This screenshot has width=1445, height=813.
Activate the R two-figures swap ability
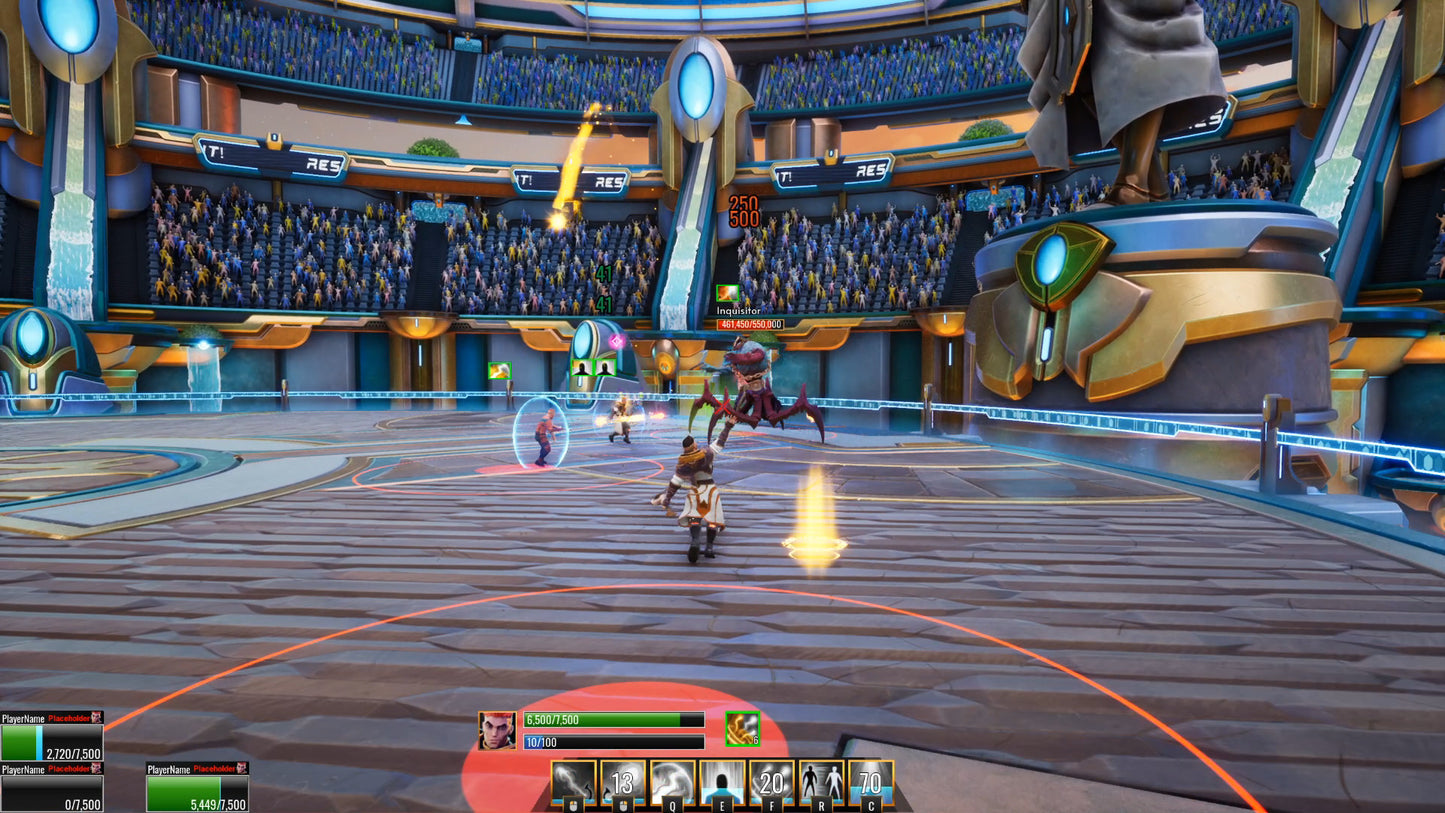pos(821,782)
